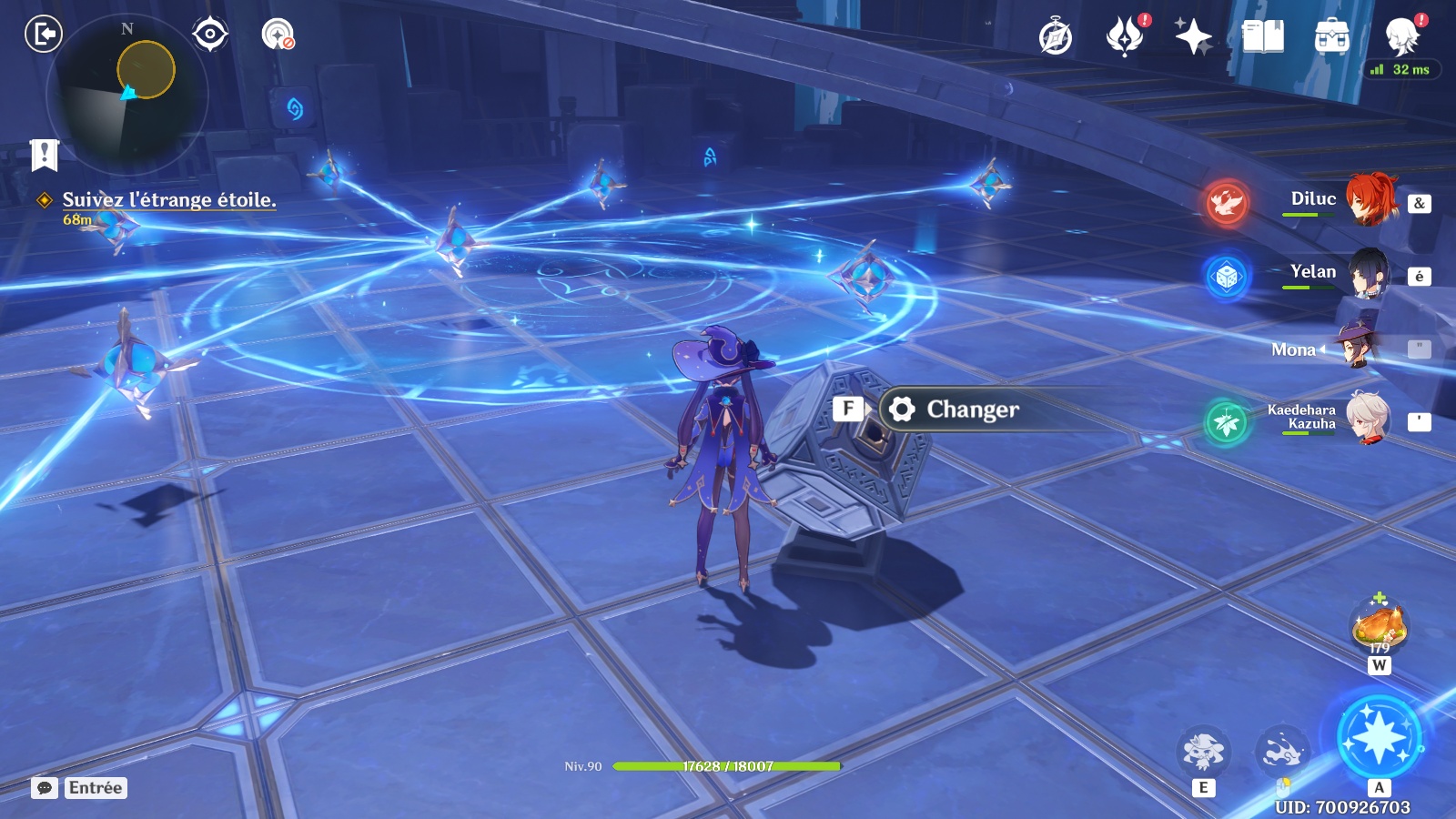Select the 'Suivez l'étrange étoile' quest tracker
Screen dimensions: 1456x819
point(168,200)
